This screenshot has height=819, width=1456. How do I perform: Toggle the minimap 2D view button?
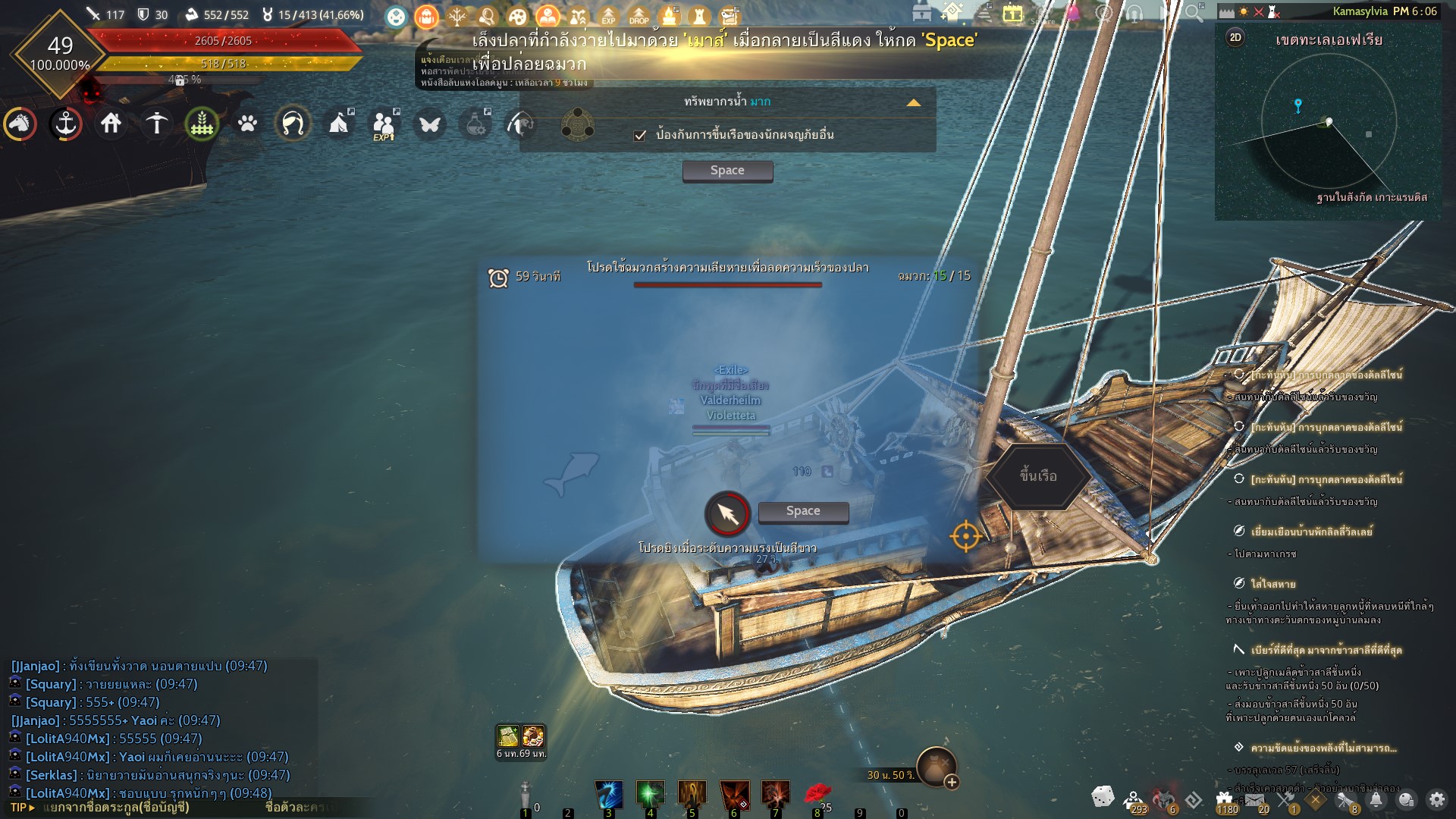[x=1235, y=38]
